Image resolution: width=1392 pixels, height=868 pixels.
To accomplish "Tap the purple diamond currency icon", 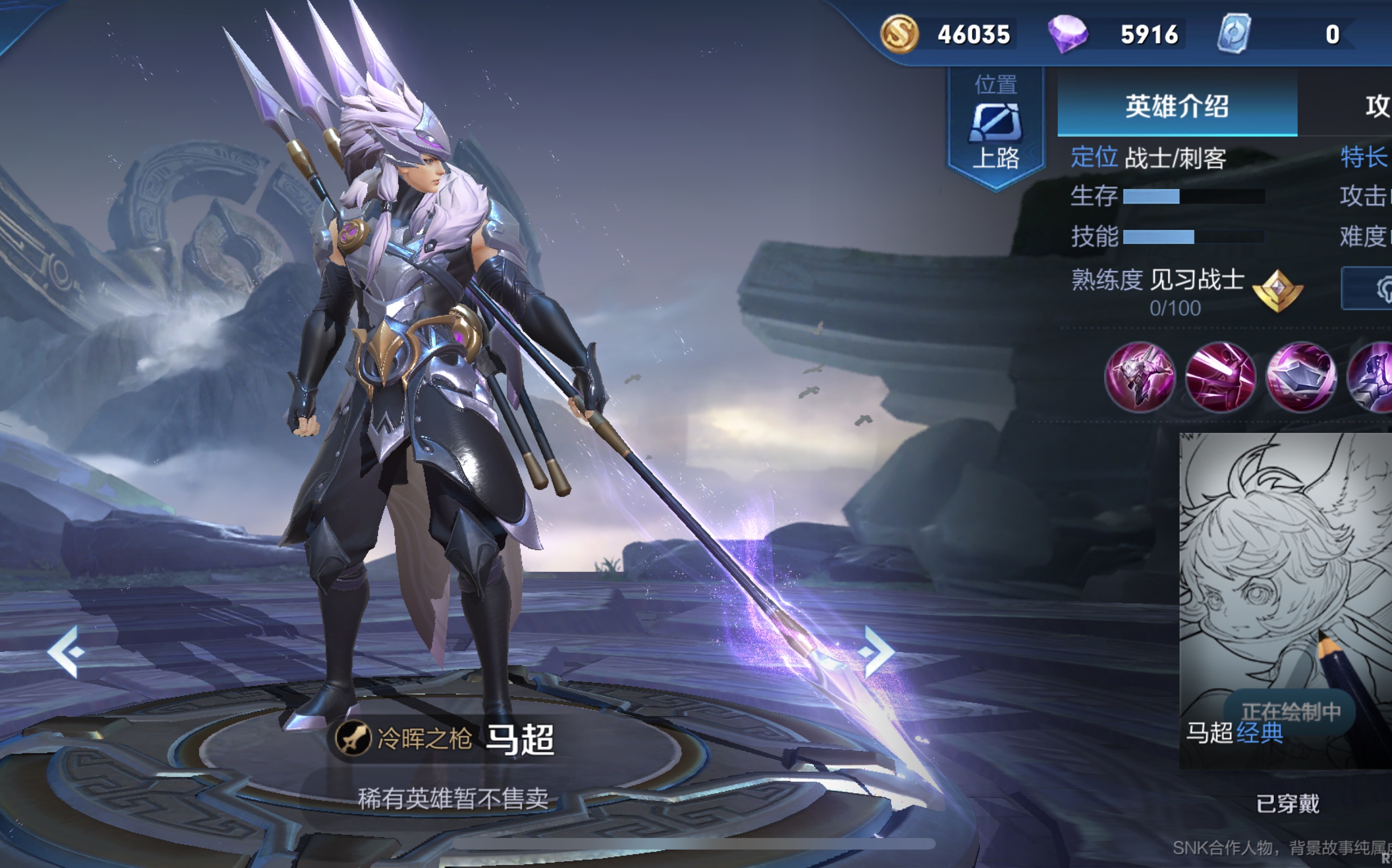I will [1067, 34].
